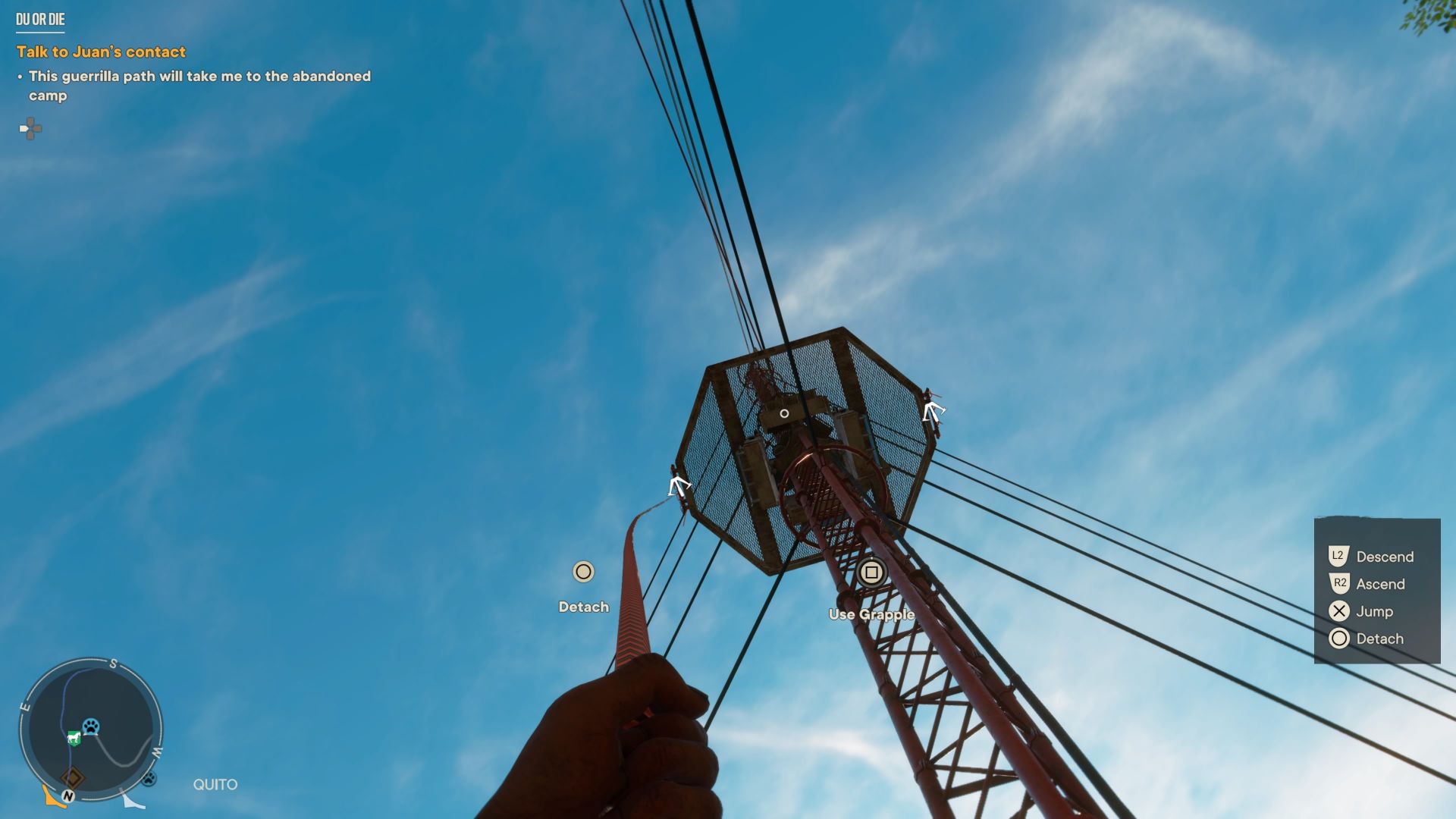Click the QUITO region label

[x=215, y=784]
